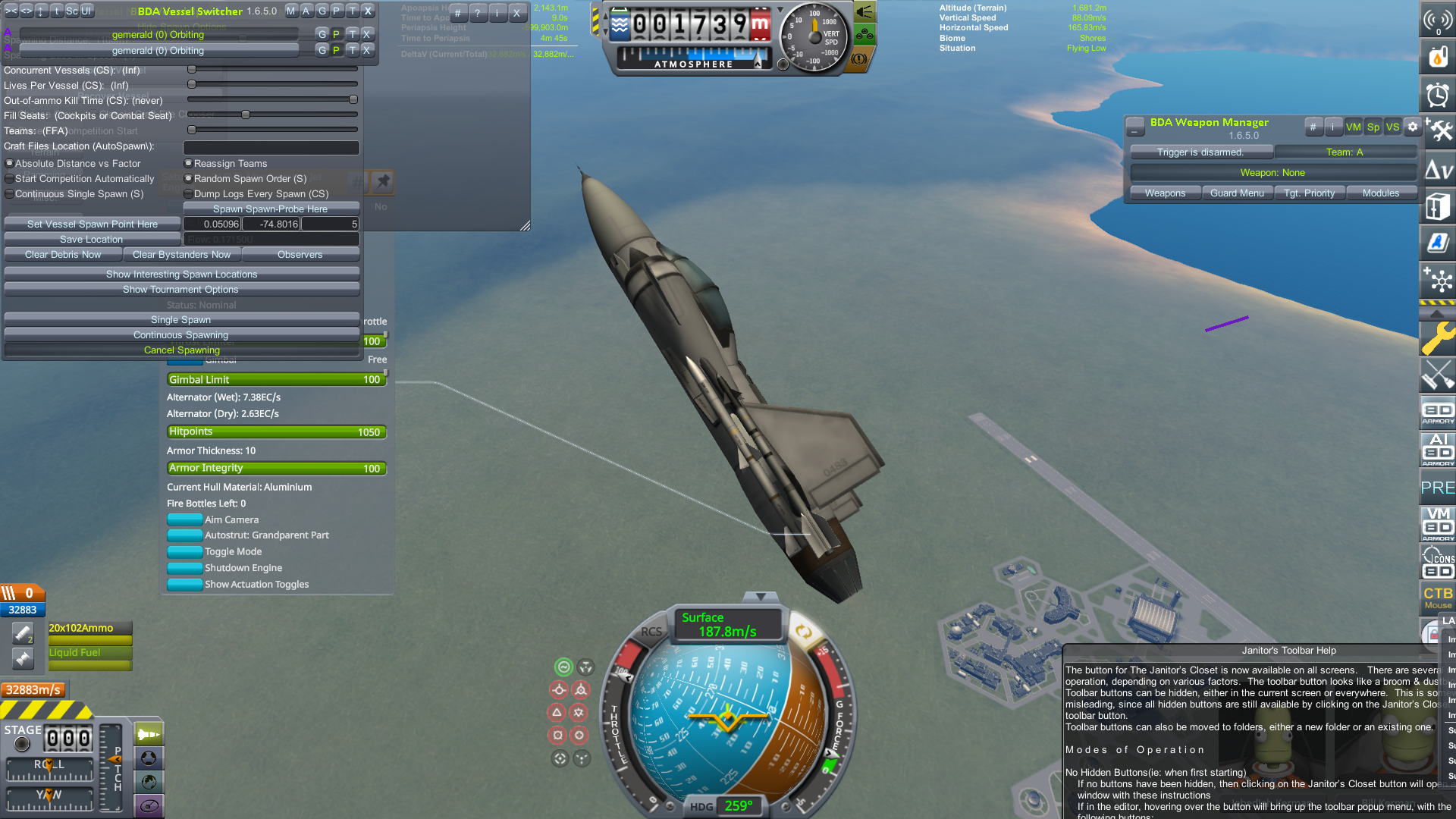Screen dimensions: 1456x819
Task: Switch team via Team: A button
Action: 1345,152
